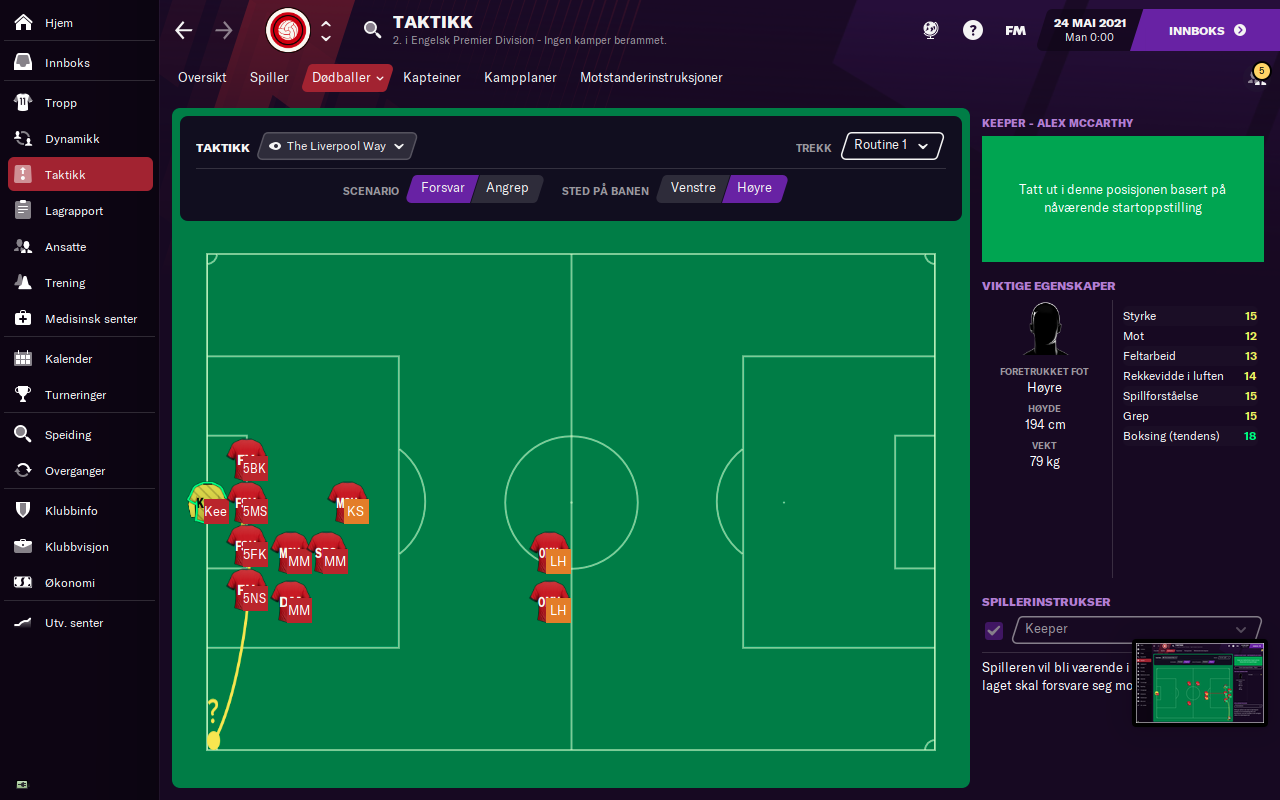Open the Motstanderinstruksjoner tab
Screen dimensions: 1280x800
(651, 78)
